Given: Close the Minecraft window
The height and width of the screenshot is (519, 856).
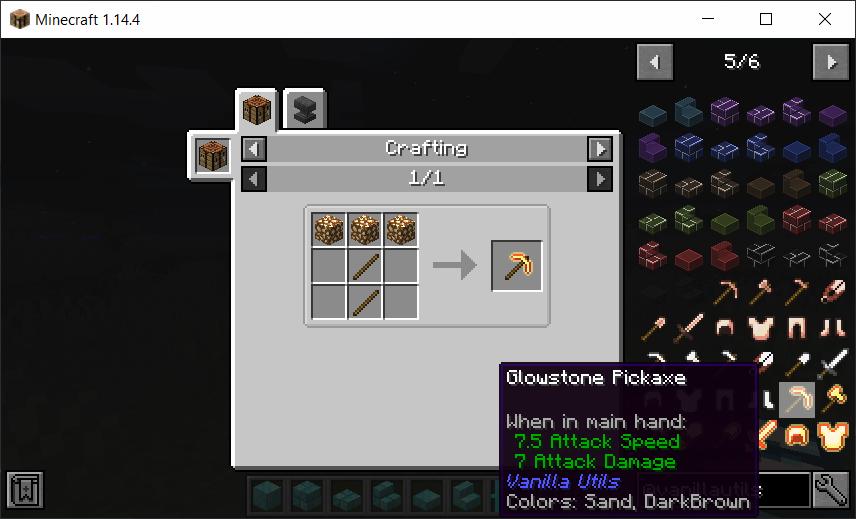Looking at the screenshot, I should point(824,19).
